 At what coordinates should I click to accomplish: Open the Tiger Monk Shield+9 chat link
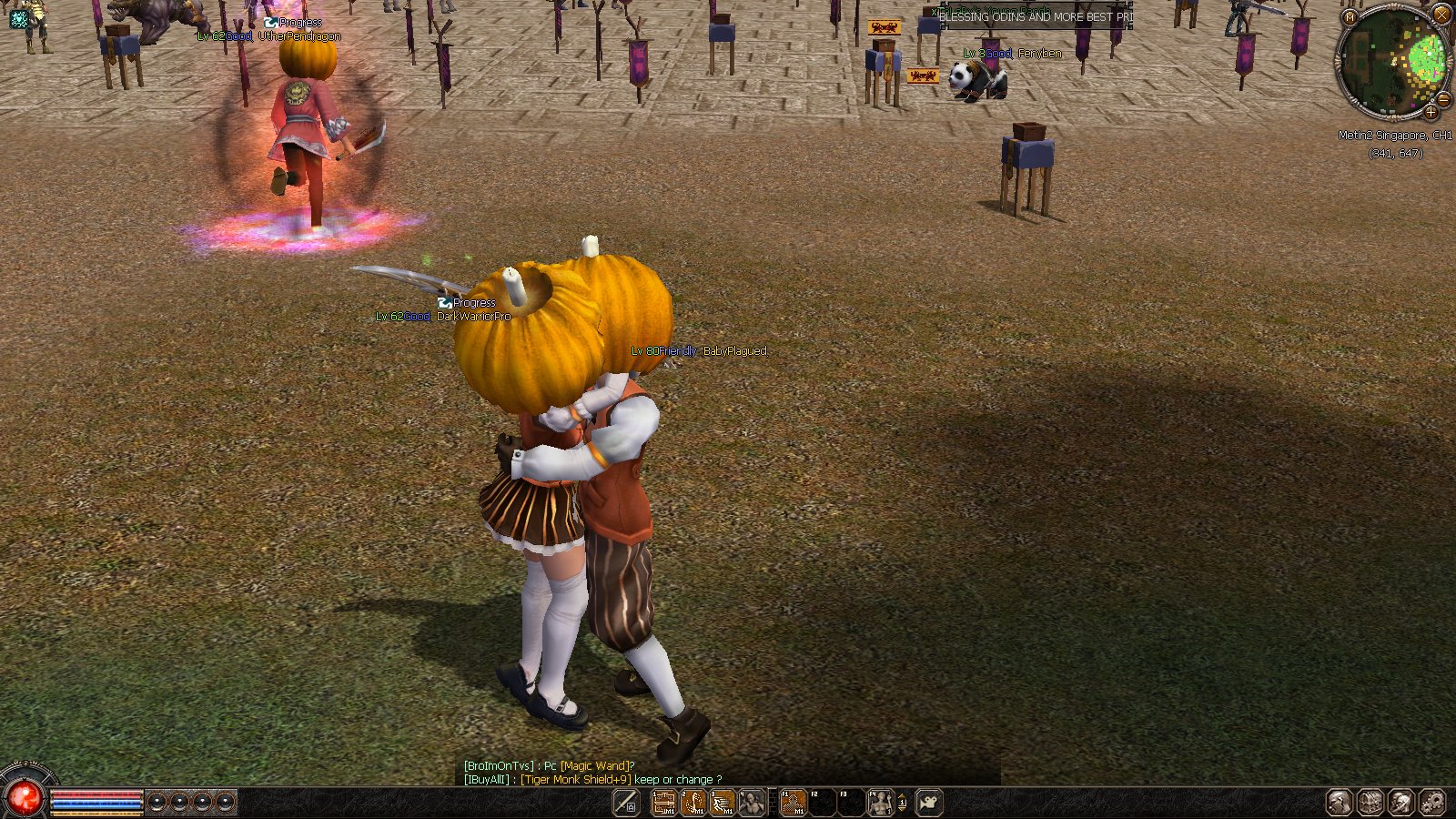point(575,780)
